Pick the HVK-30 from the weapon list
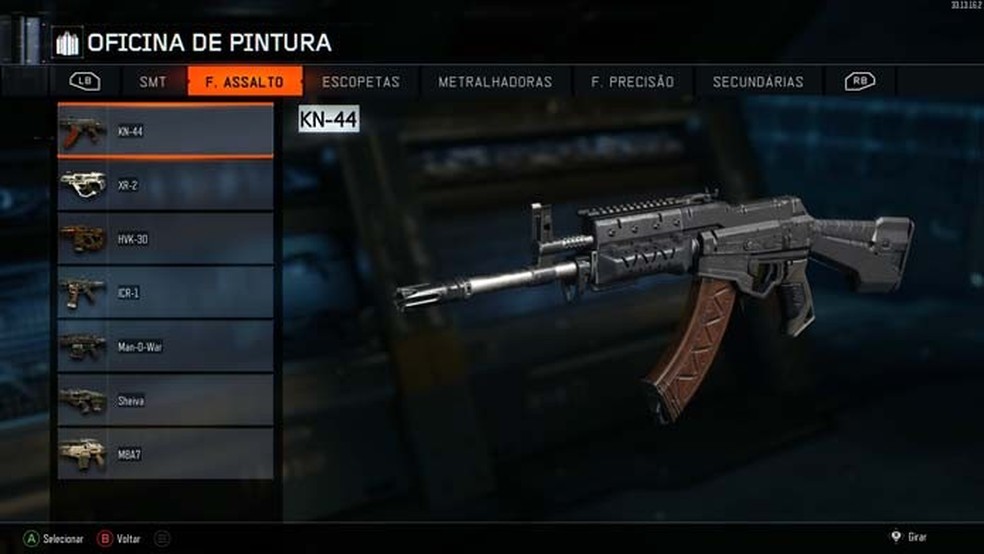Image resolution: width=984 pixels, height=554 pixels. (165, 239)
